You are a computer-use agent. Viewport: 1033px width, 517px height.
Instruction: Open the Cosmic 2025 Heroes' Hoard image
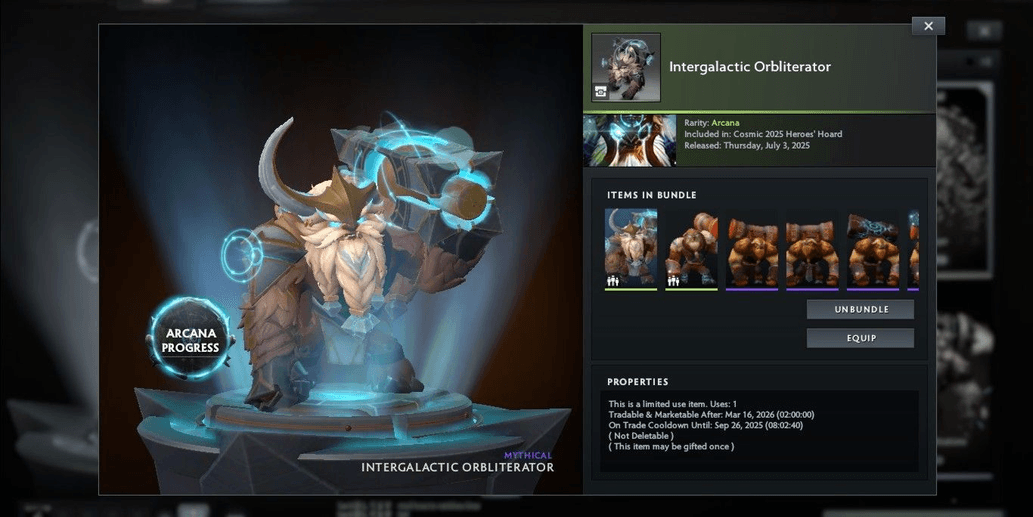[630, 140]
